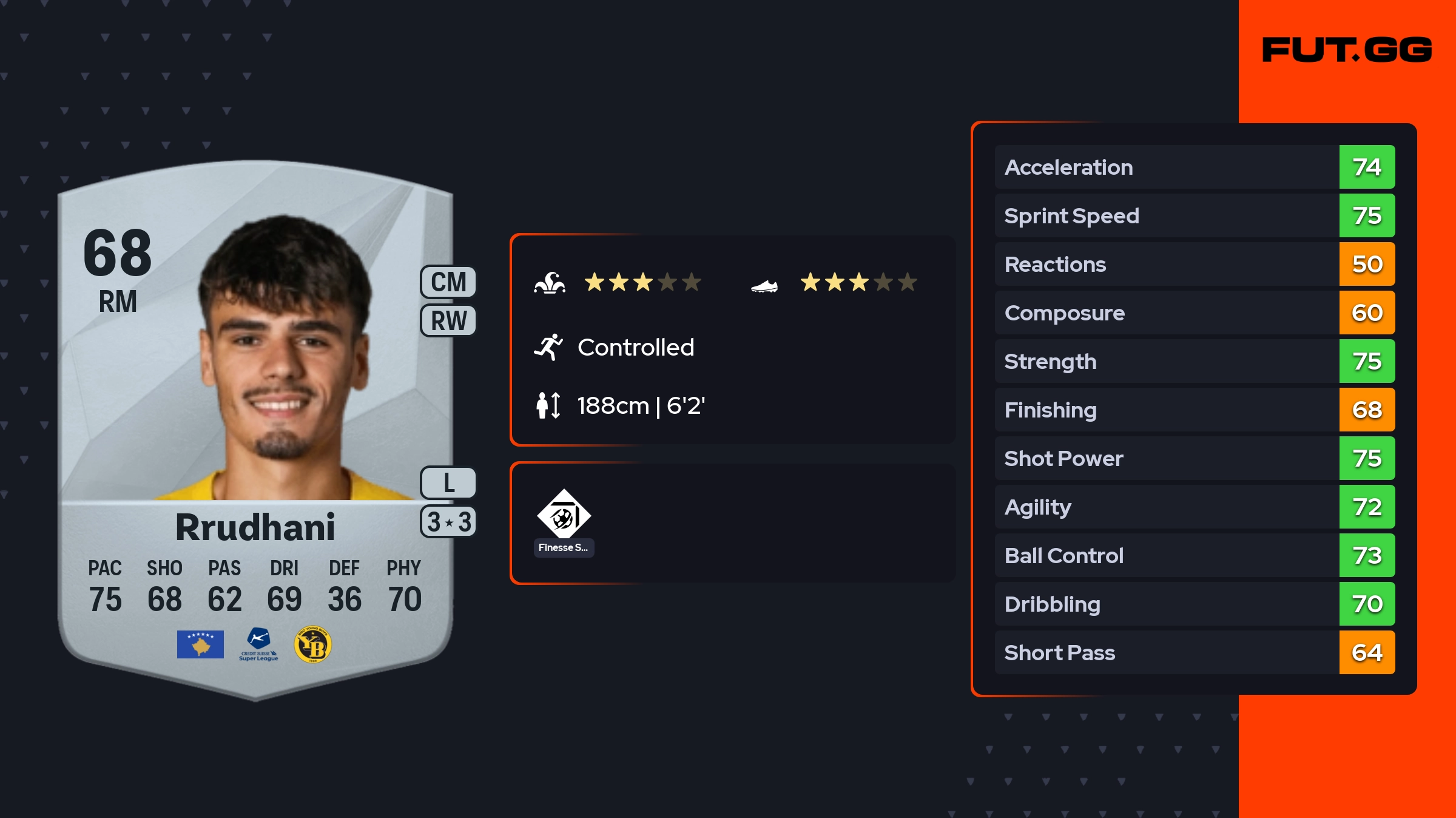Select the Acceleration stat row
The height and width of the screenshot is (818, 1456).
pos(1194,167)
